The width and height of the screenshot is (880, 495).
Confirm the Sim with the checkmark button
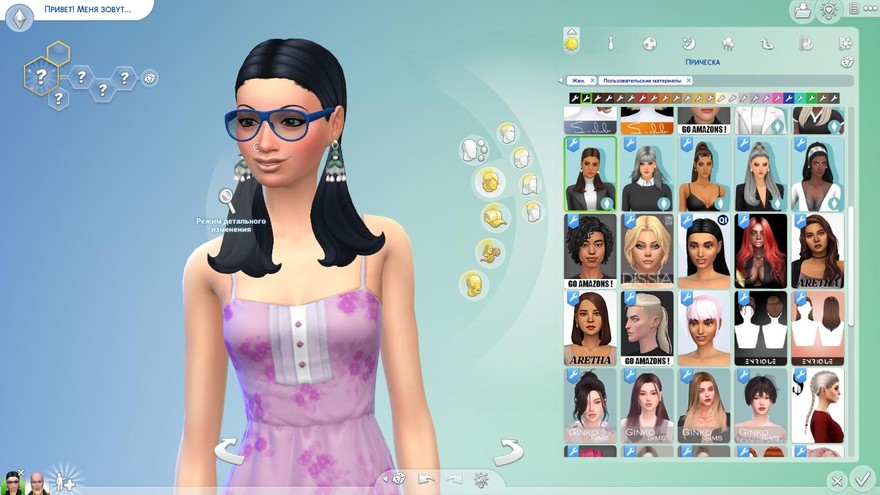tap(861, 480)
